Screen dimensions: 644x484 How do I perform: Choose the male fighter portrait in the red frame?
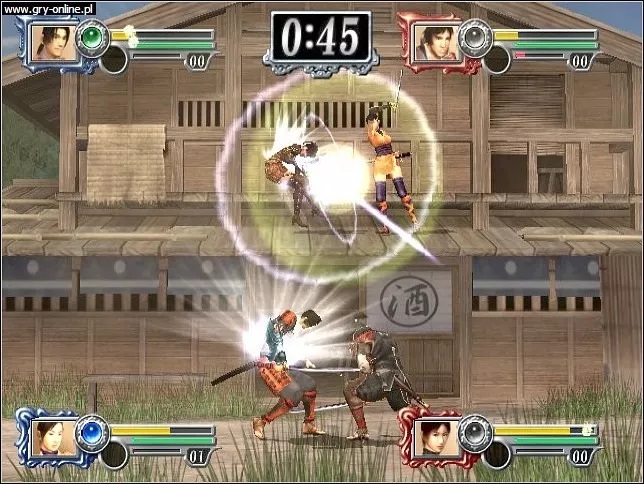tap(436, 42)
